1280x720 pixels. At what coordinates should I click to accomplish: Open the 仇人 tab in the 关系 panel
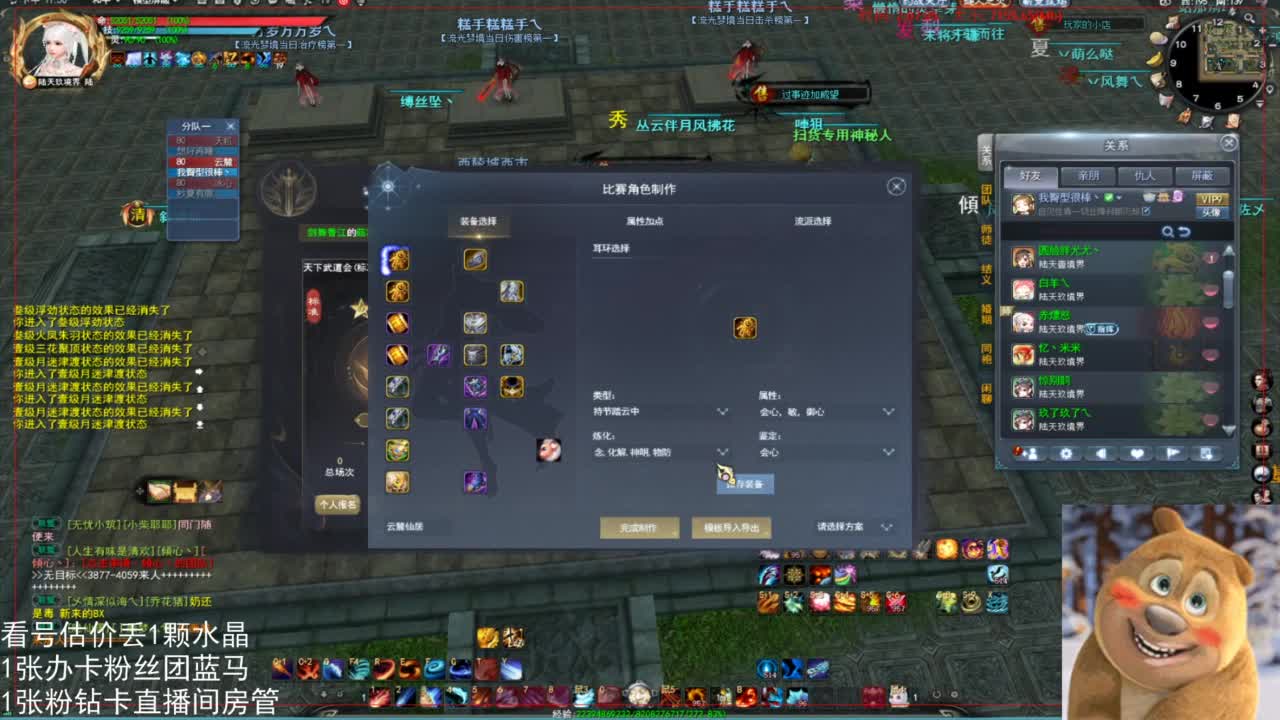point(1143,176)
